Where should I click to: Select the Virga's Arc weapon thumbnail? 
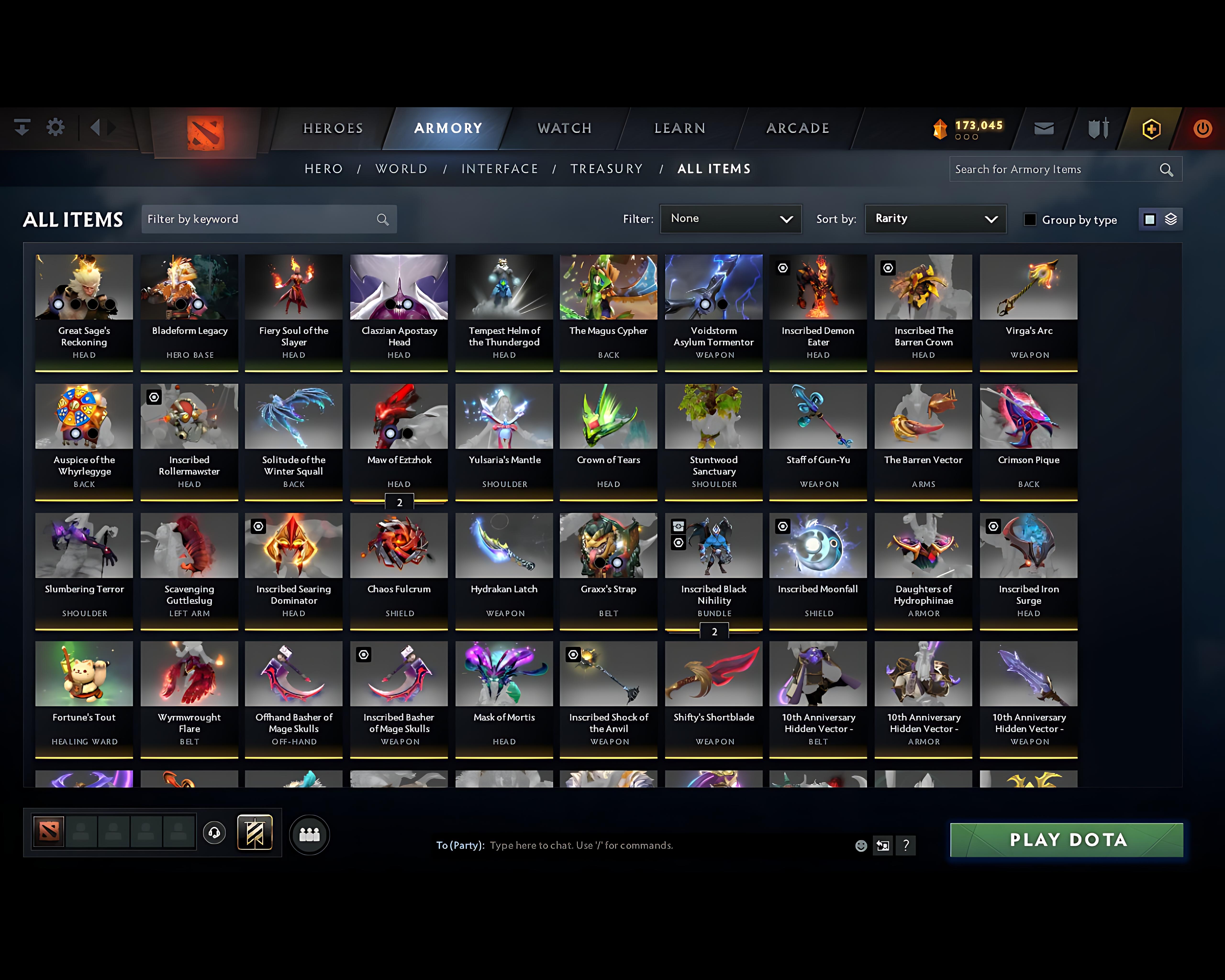click(1028, 287)
